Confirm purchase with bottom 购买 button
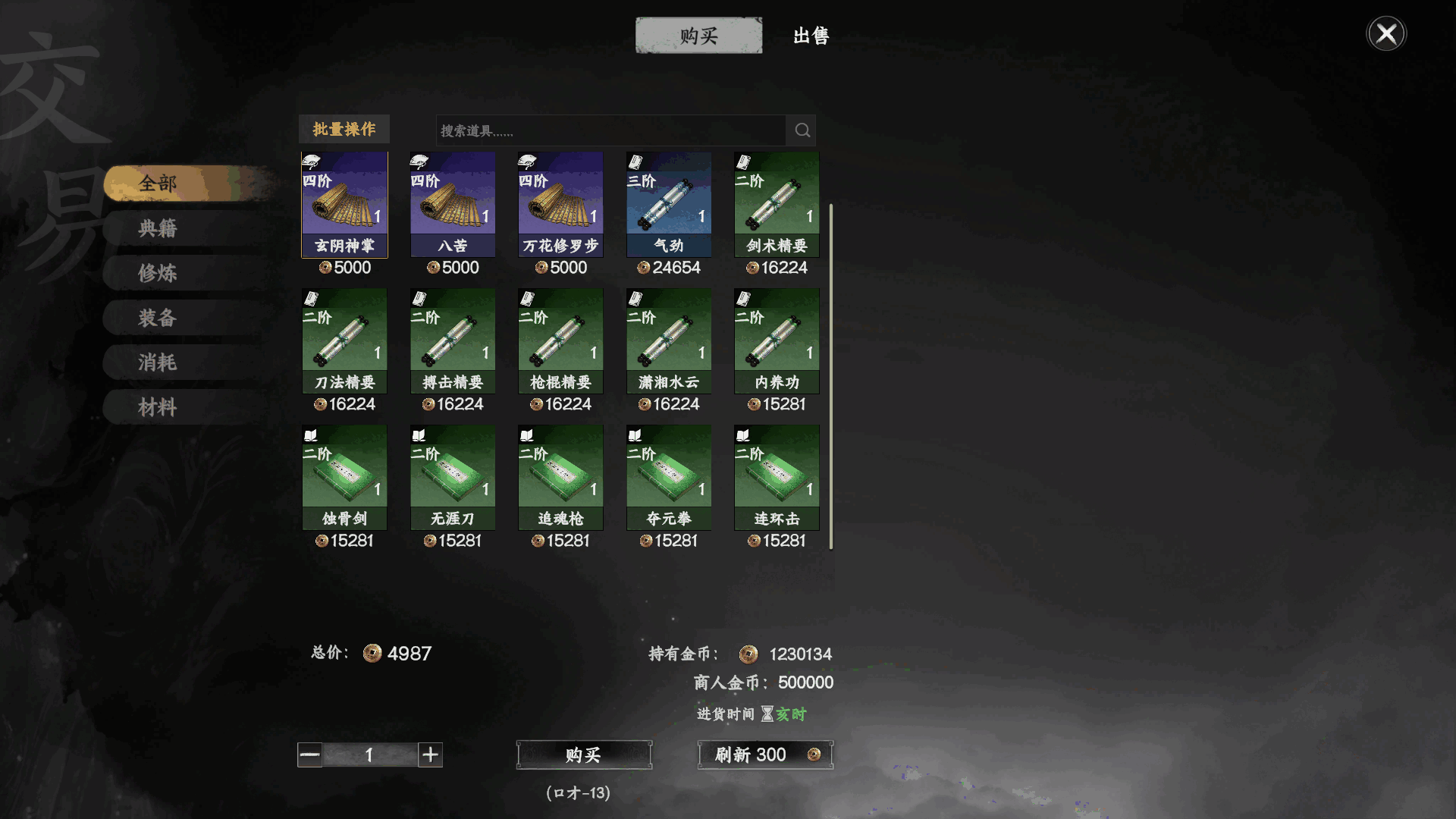 pos(583,755)
